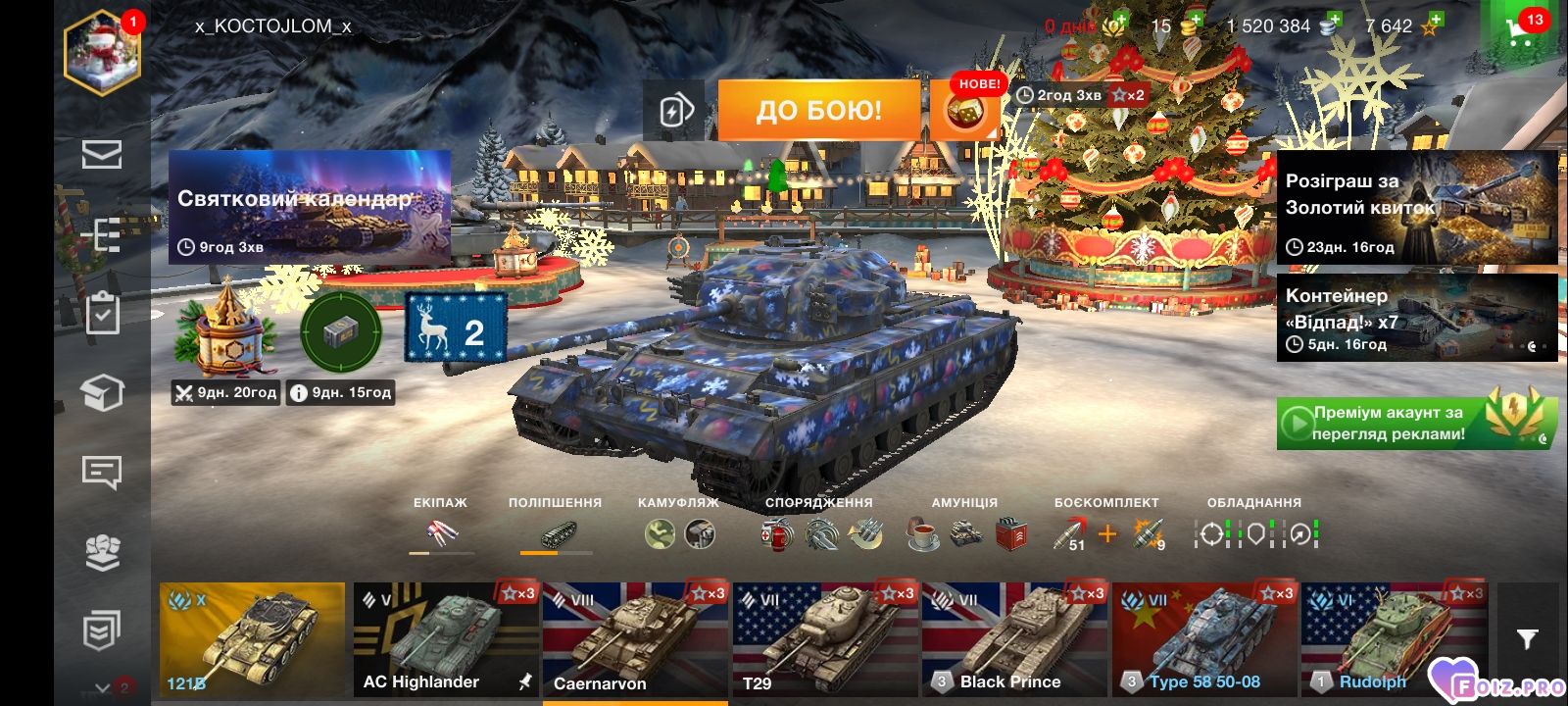Choose the T29 tank
This screenshot has height=706, width=1568.
(825, 639)
